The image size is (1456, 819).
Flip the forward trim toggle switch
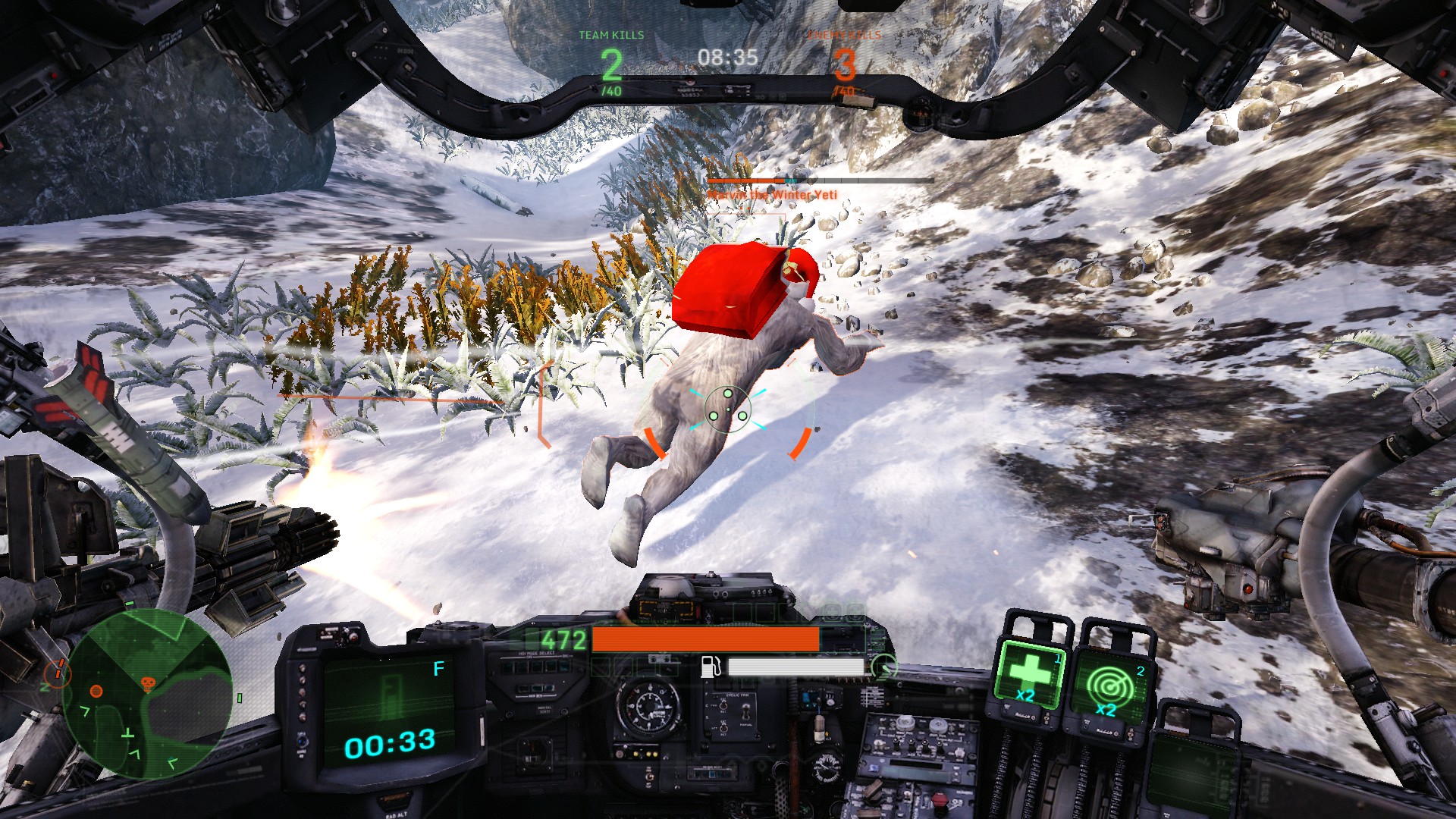click(x=723, y=707)
